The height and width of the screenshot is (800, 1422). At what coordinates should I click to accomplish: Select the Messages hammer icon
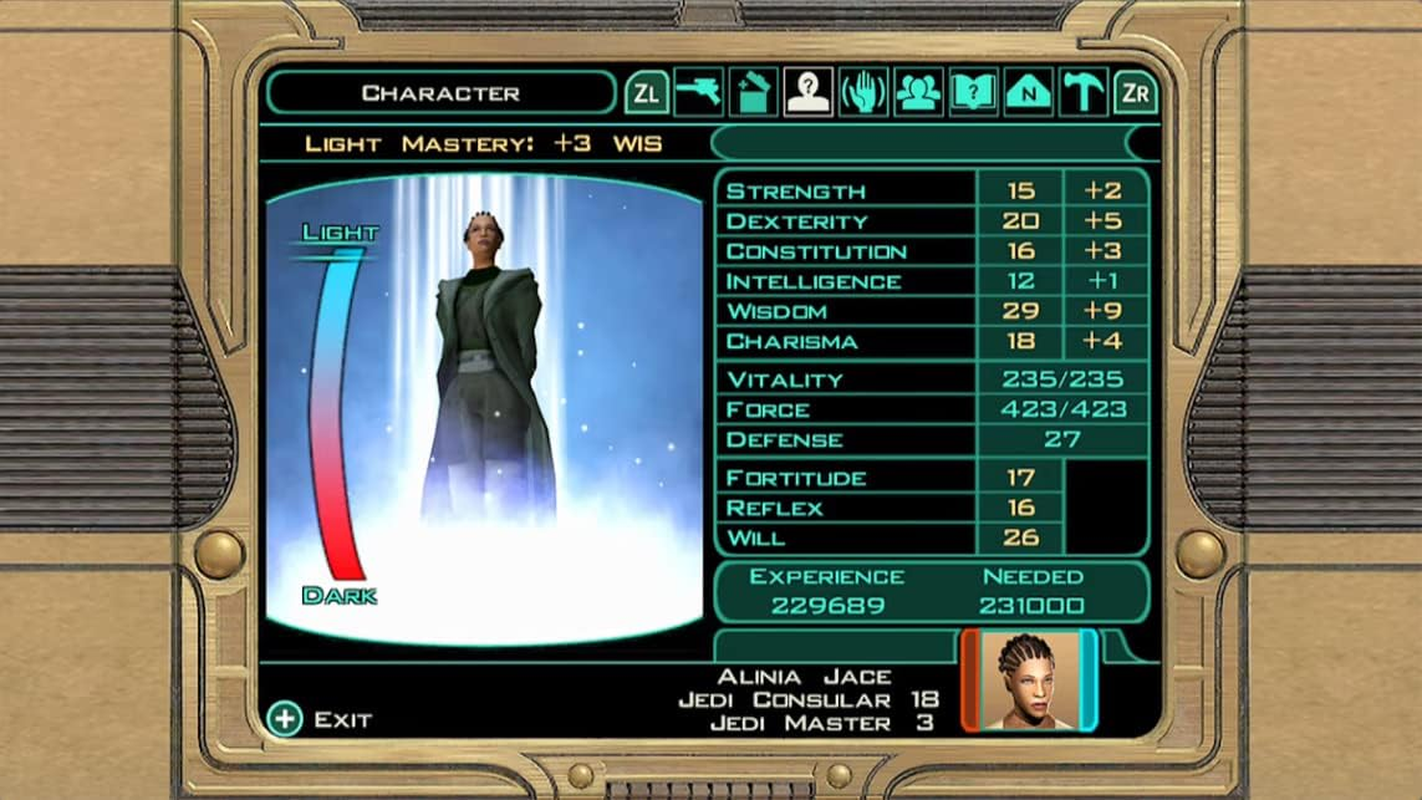coord(1082,94)
